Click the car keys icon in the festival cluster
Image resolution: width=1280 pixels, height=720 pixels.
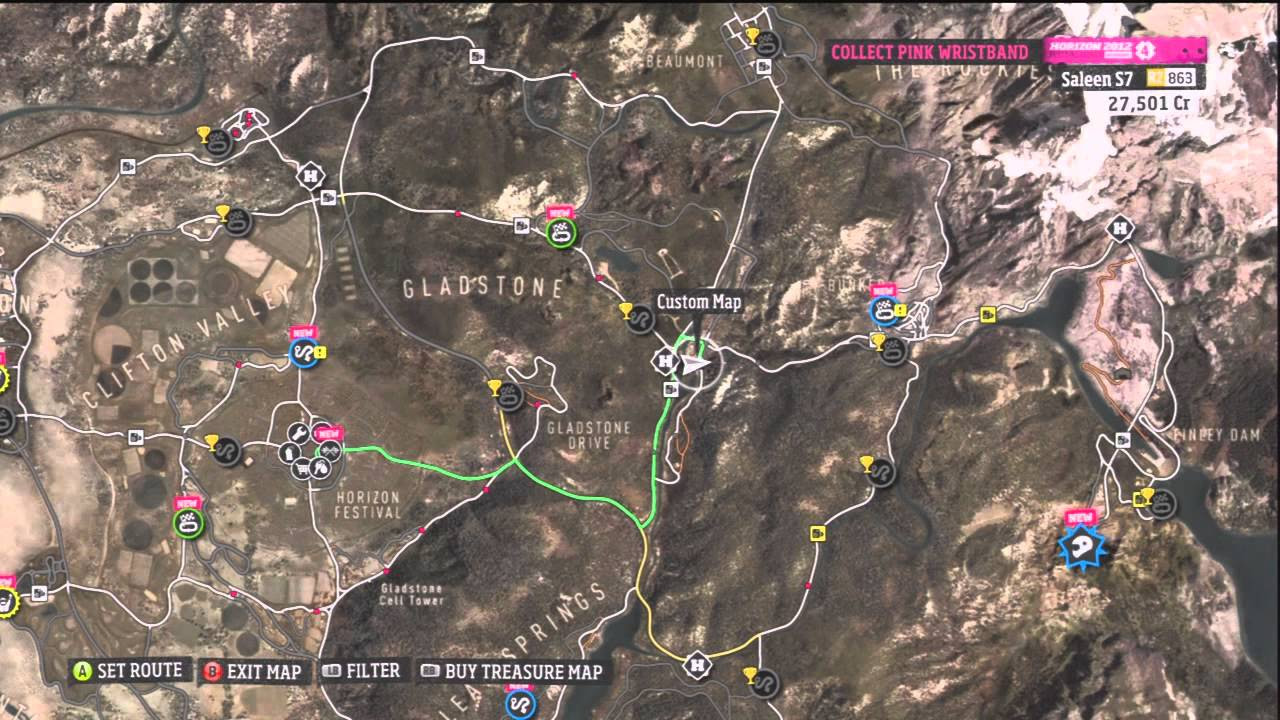coord(322,467)
